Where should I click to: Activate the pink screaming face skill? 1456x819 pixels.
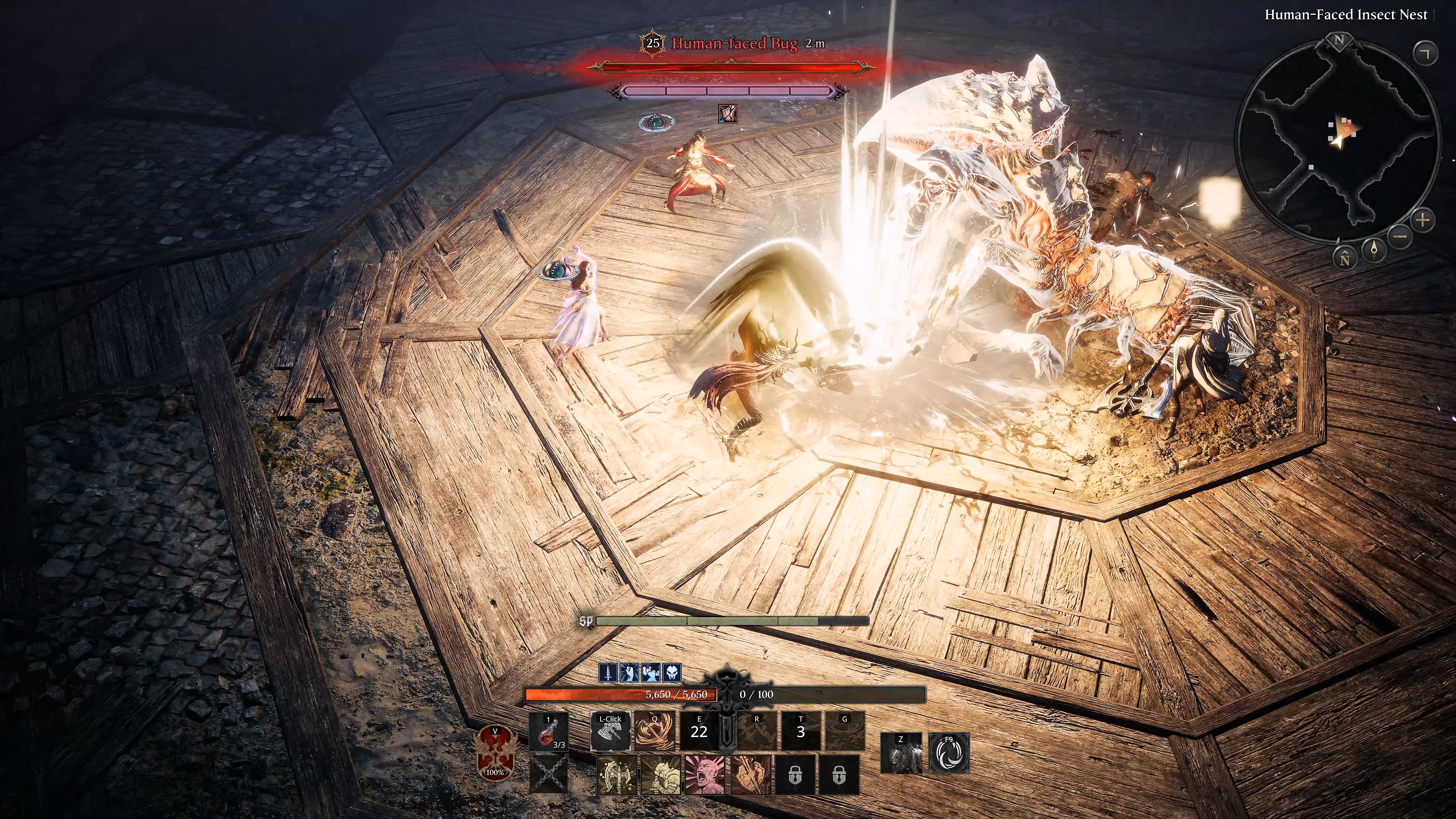[705, 775]
